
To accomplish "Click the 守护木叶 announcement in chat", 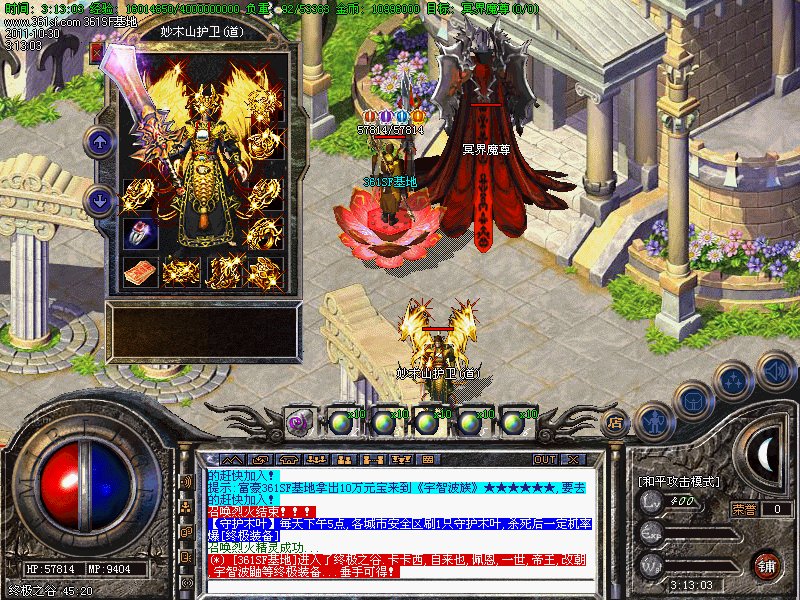I will pyautogui.click(x=238, y=522).
